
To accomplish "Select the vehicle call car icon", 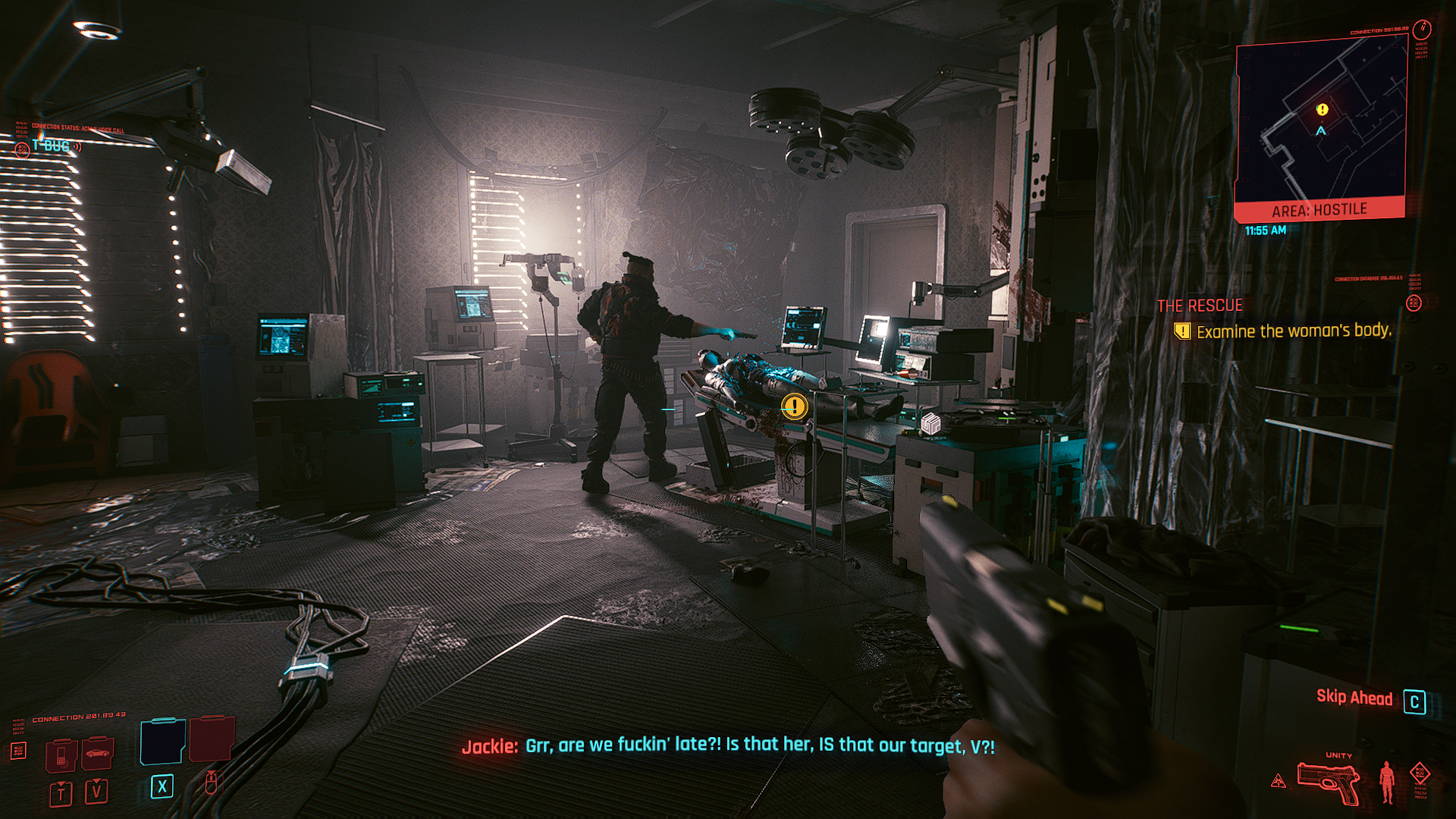I will click(x=98, y=753).
